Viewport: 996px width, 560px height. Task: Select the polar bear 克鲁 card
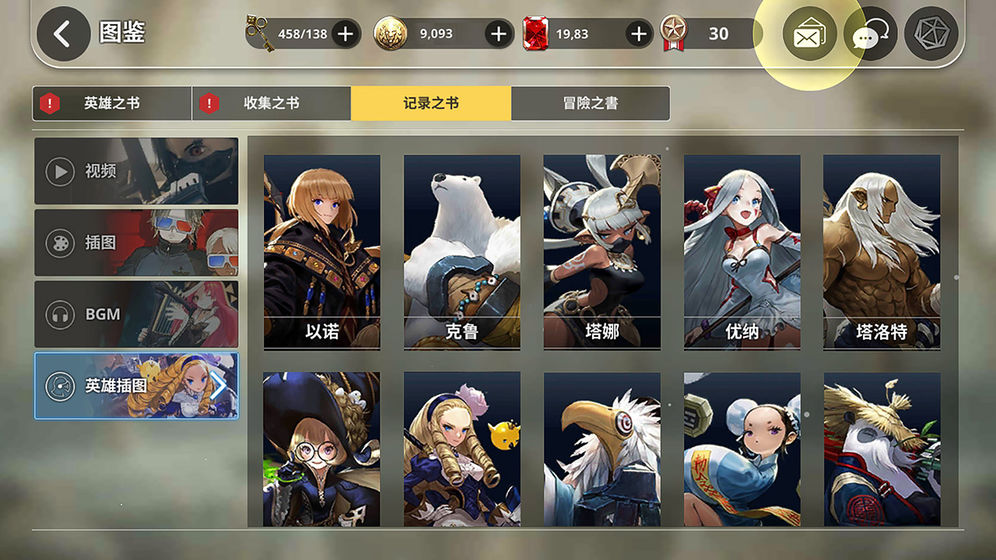tap(462, 251)
